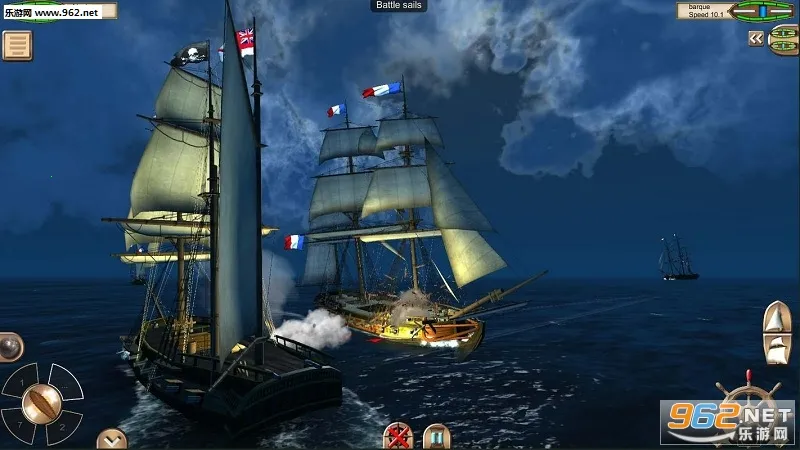Toggle the crossed-out red target button
Screen dimensions: 800x450
pyautogui.click(x=398, y=436)
